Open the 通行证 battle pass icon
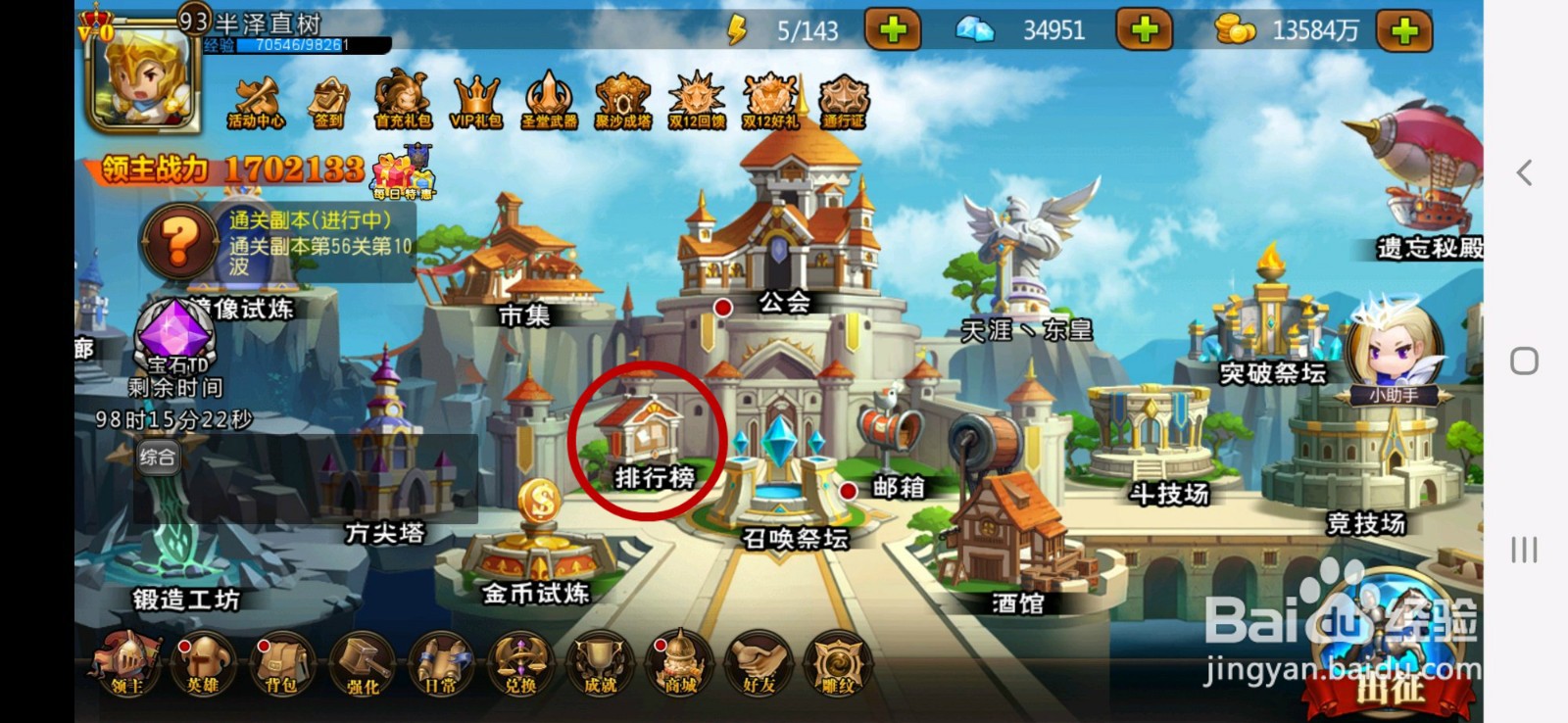Image resolution: width=1568 pixels, height=723 pixels. [x=843, y=98]
